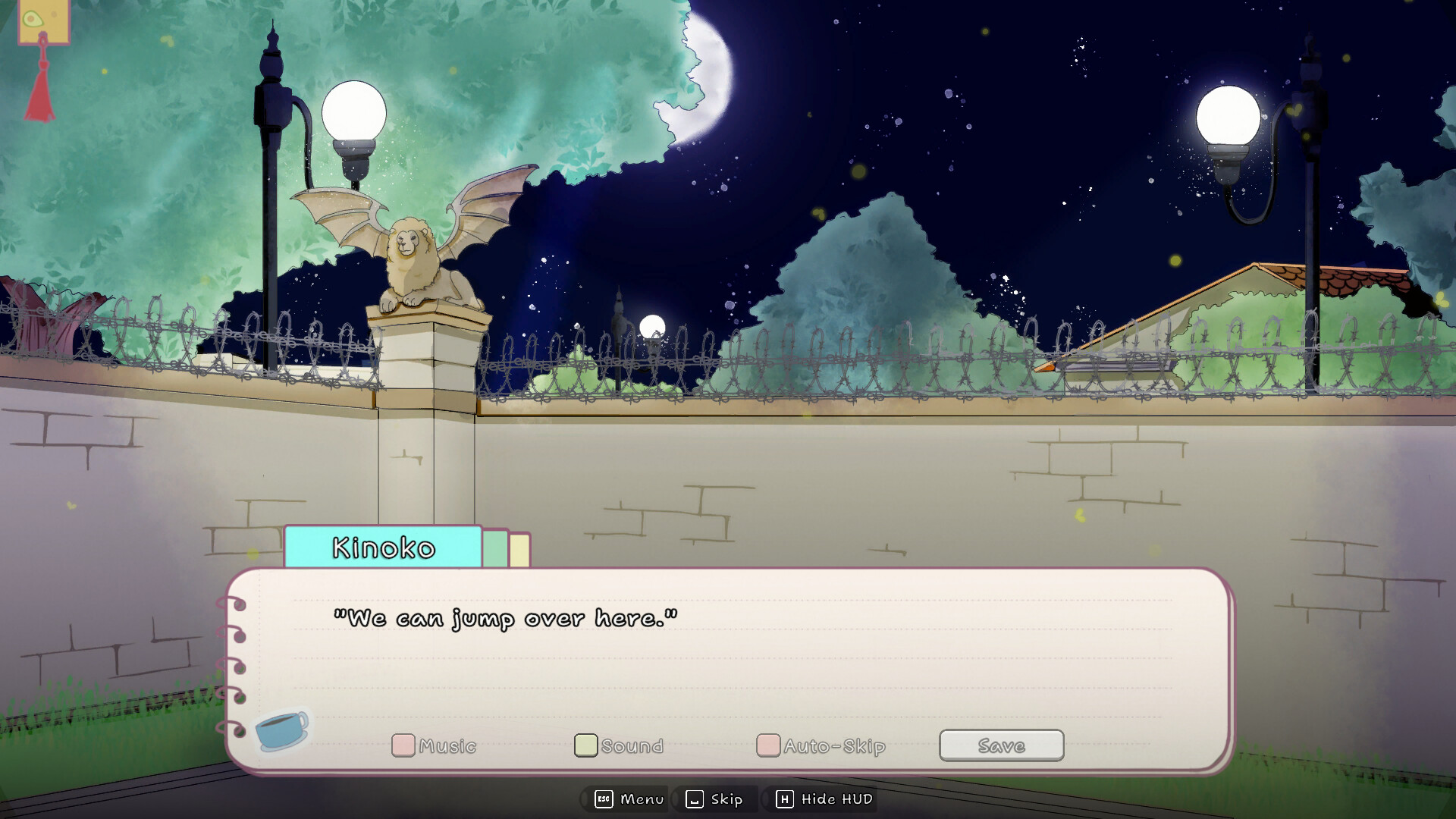Toggle the Sound checkbox

[x=585, y=745]
